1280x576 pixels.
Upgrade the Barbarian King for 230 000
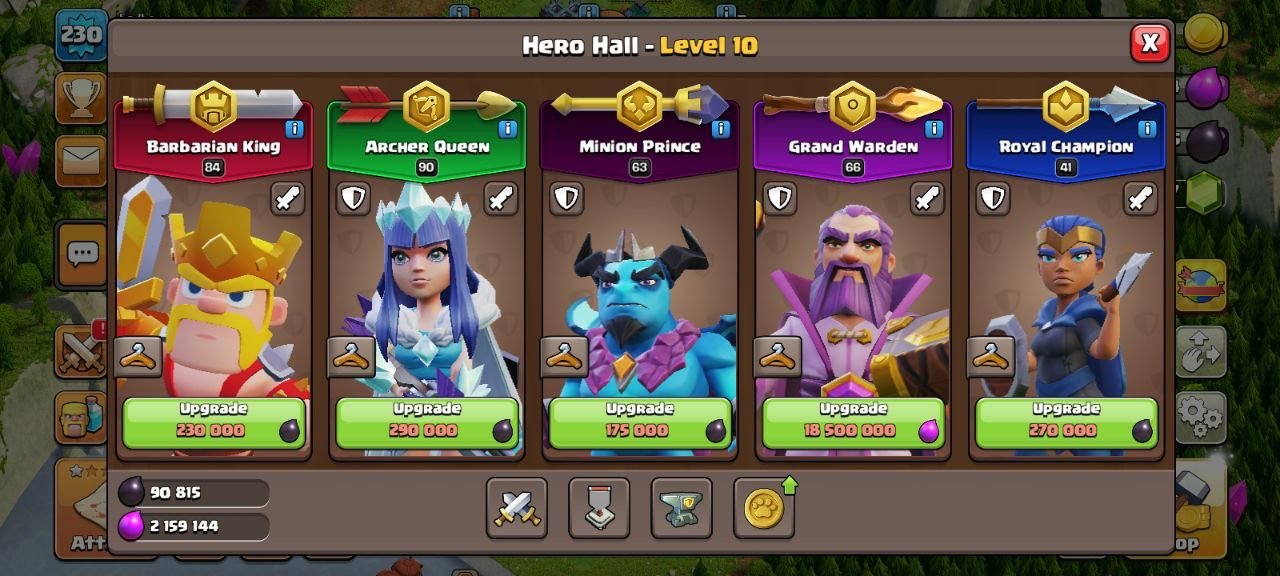point(213,422)
